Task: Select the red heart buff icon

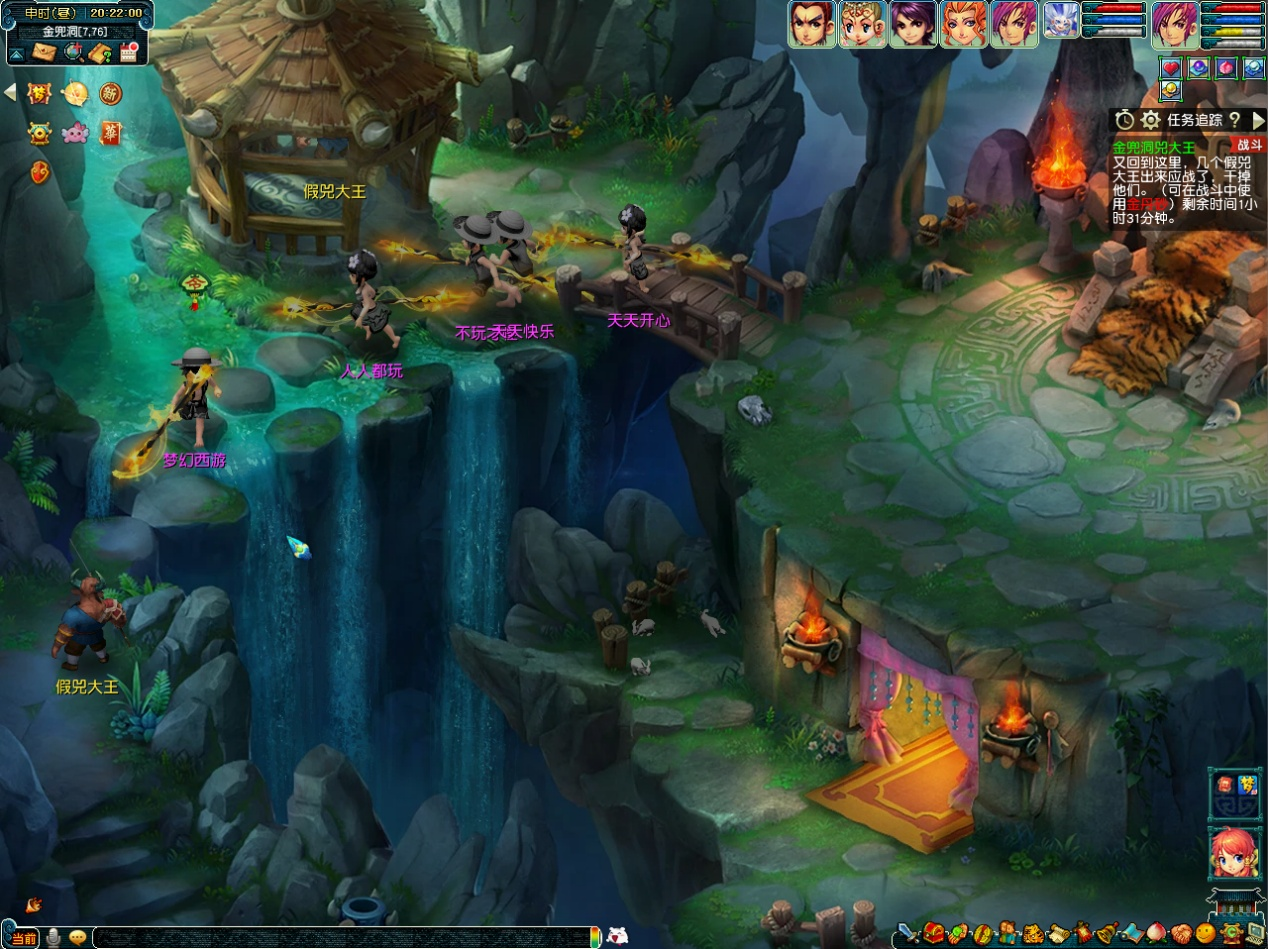Action: point(1171,68)
